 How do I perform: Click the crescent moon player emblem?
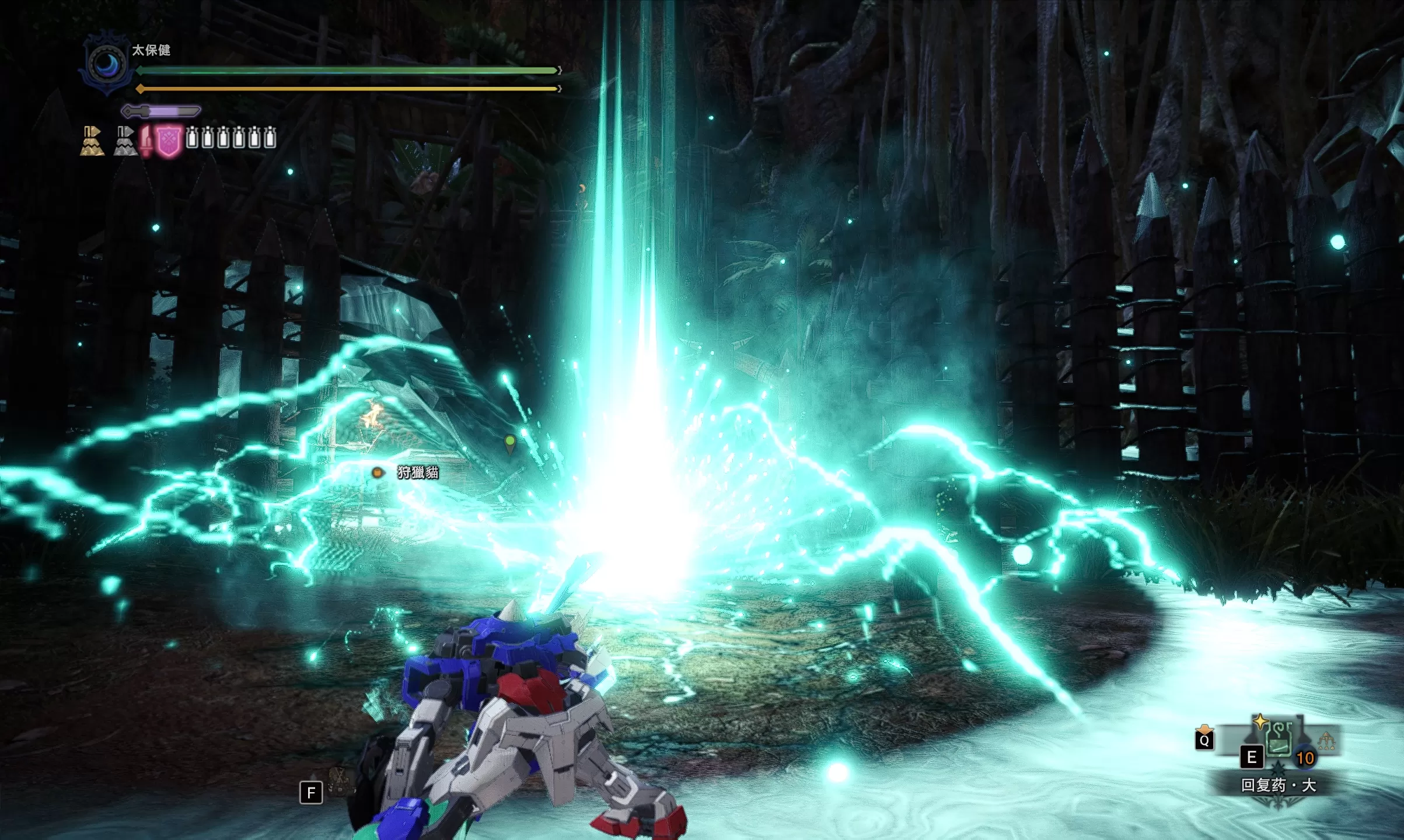106,64
